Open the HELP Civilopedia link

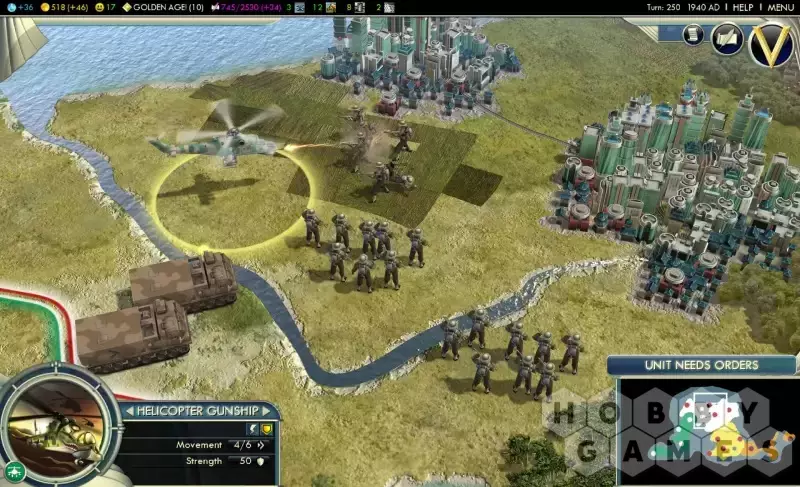(x=742, y=7)
